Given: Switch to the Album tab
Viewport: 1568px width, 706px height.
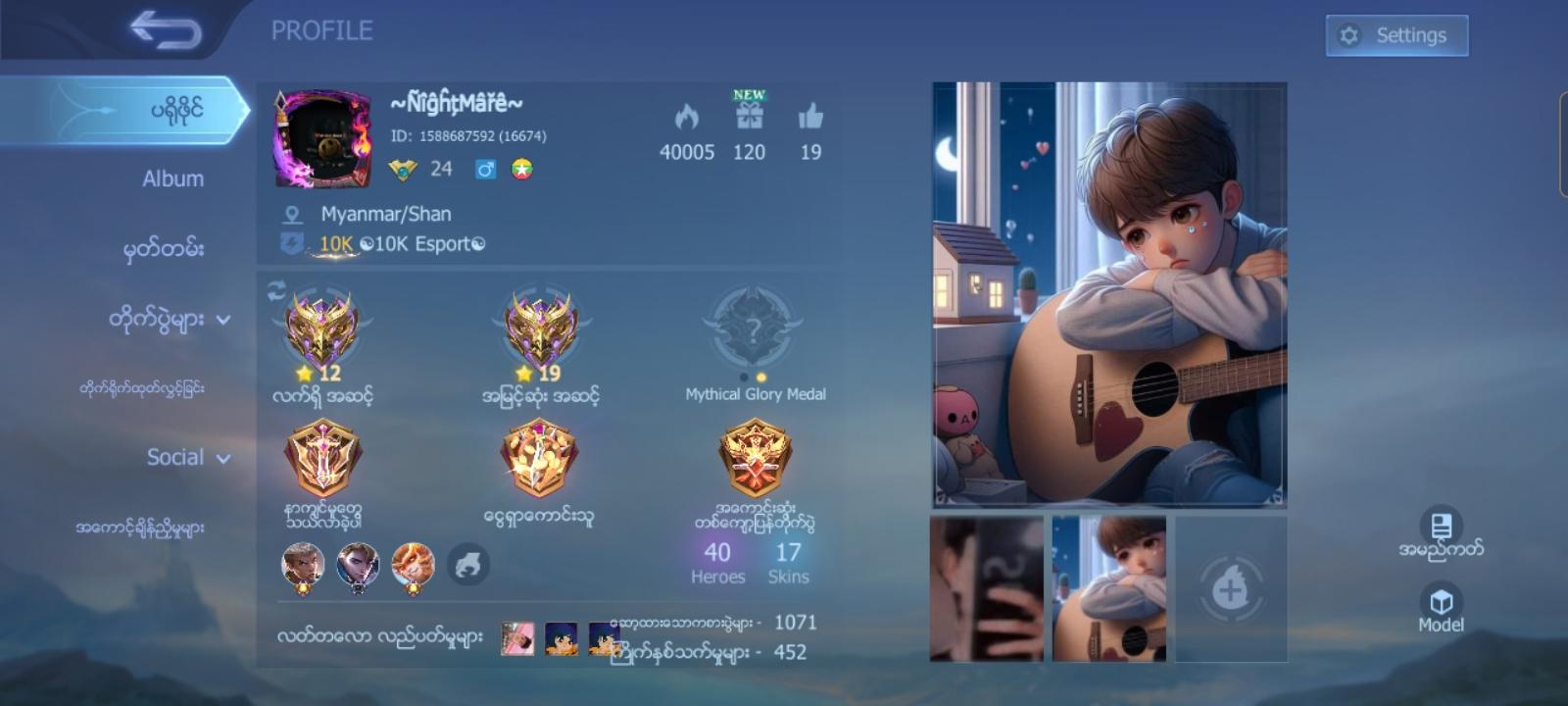Looking at the screenshot, I should tap(174, 178).
